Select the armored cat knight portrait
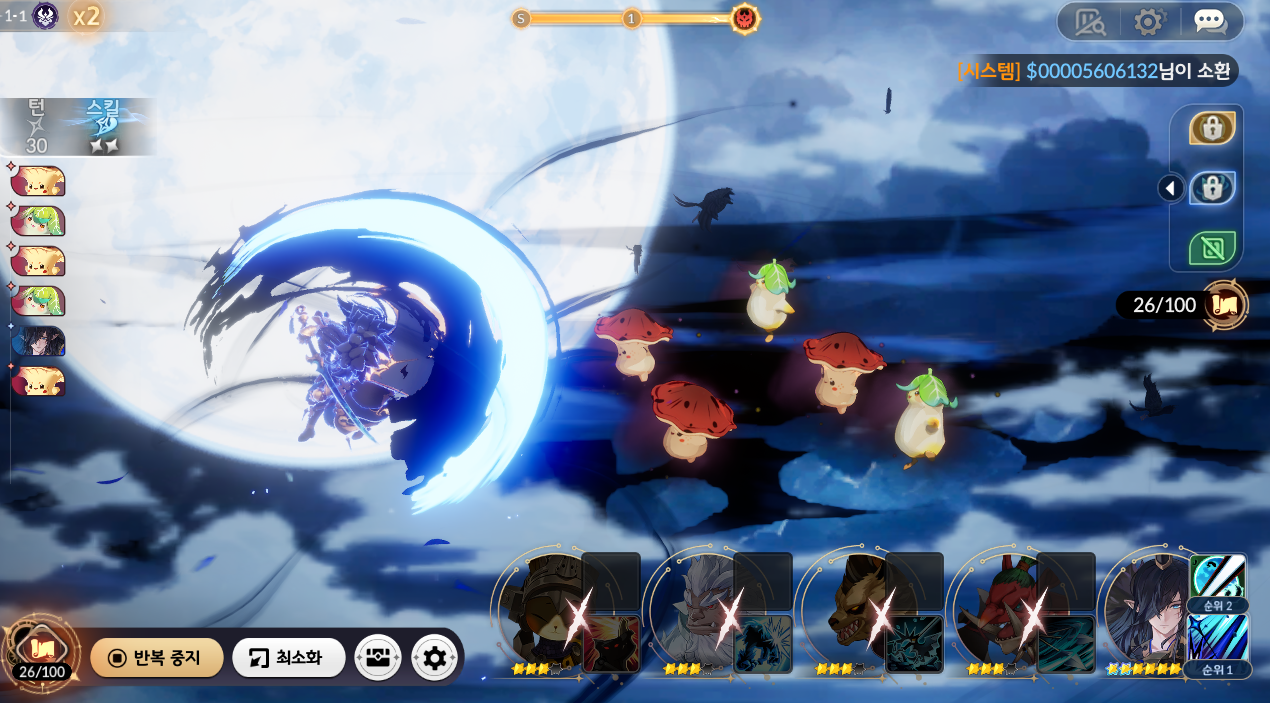Viewport: 1270px width, 703px height. tap(540, 610)
